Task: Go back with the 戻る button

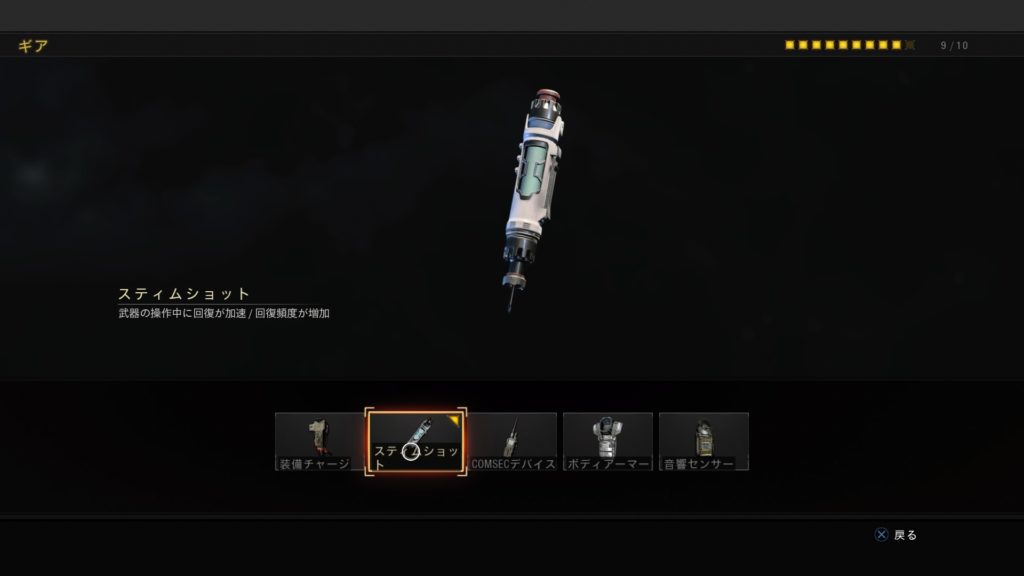Action: pos(896,535)
